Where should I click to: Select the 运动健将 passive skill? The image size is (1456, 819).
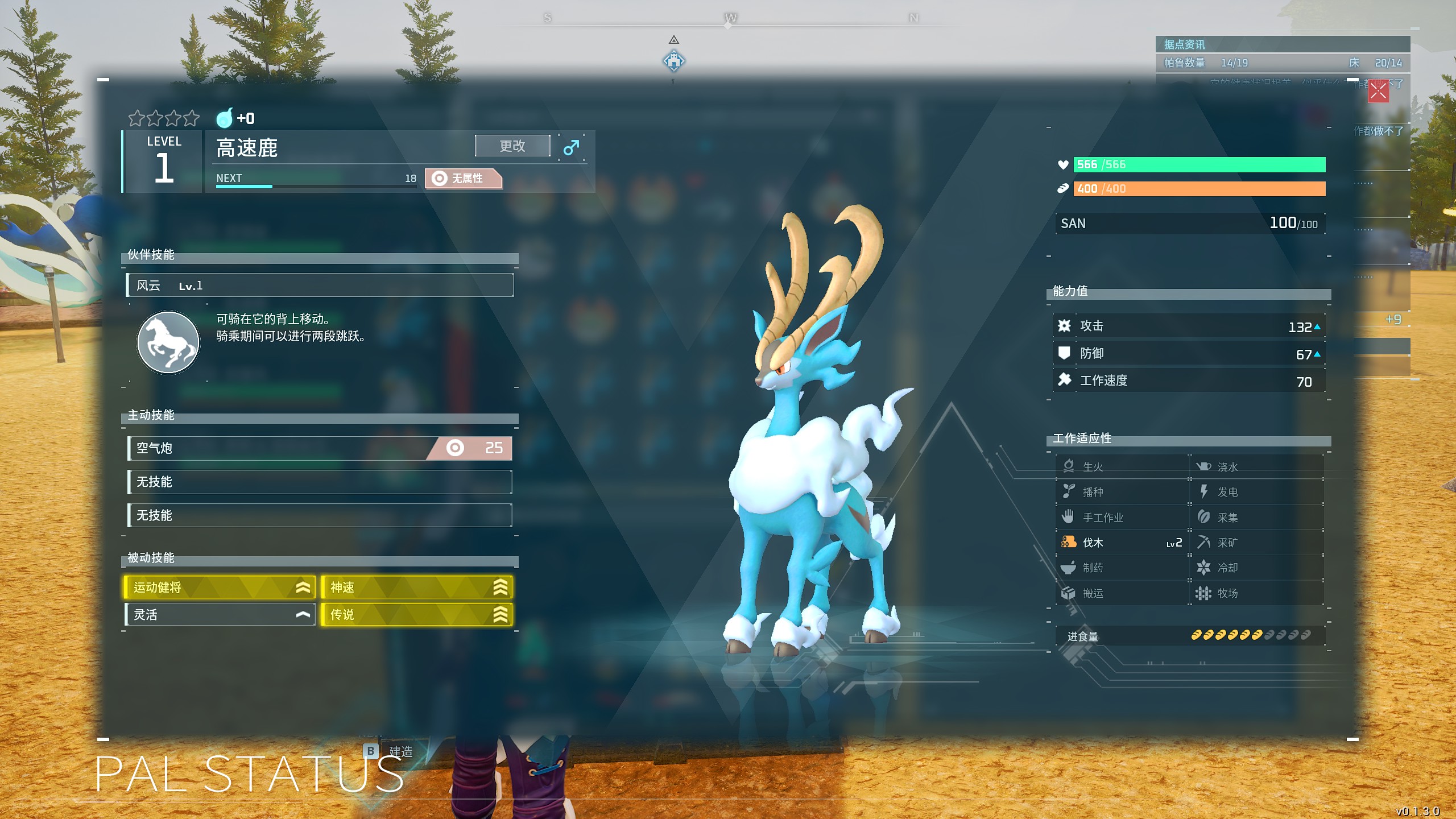pyautogui.click(x=220, y=588)
